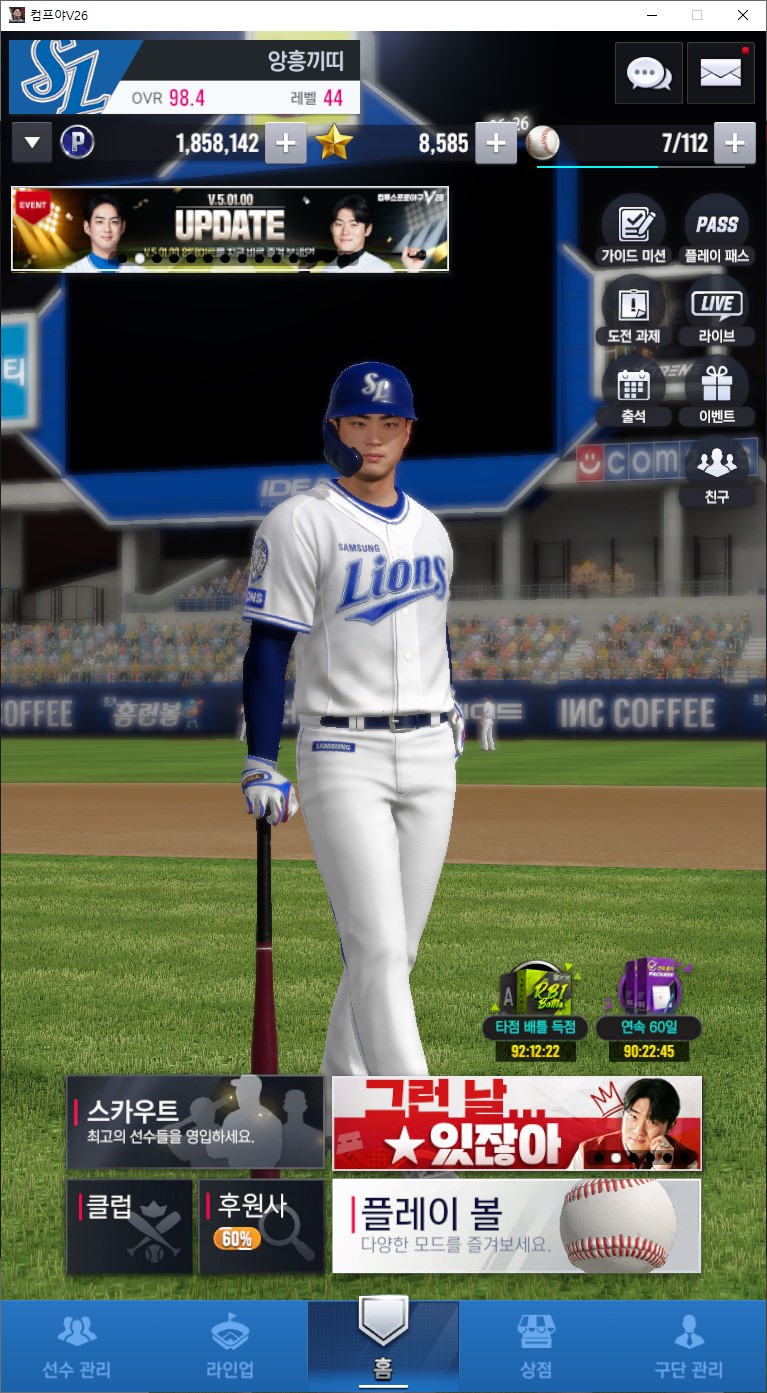Screen dimensions: 767x1393
Task: Open the chat speech bubble icon
Action: click(x=648, y=73)
